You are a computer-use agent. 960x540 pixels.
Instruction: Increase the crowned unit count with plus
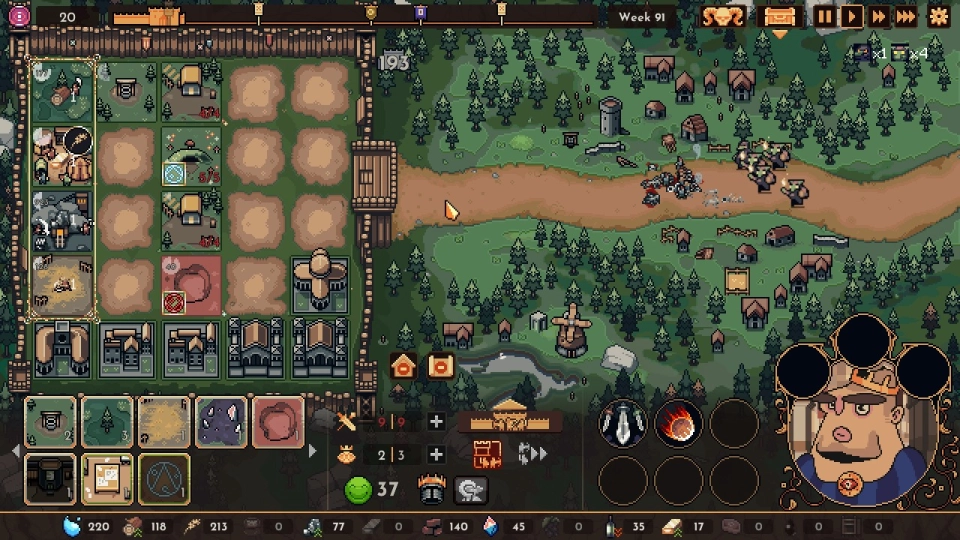click(436, 455)
